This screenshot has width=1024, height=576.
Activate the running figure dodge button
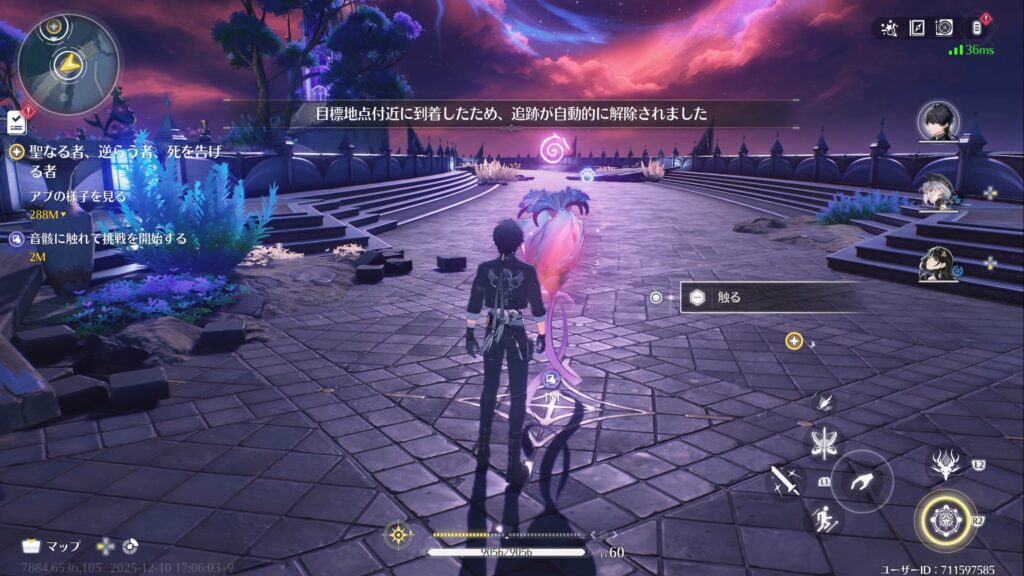click(x=826, y=517)
